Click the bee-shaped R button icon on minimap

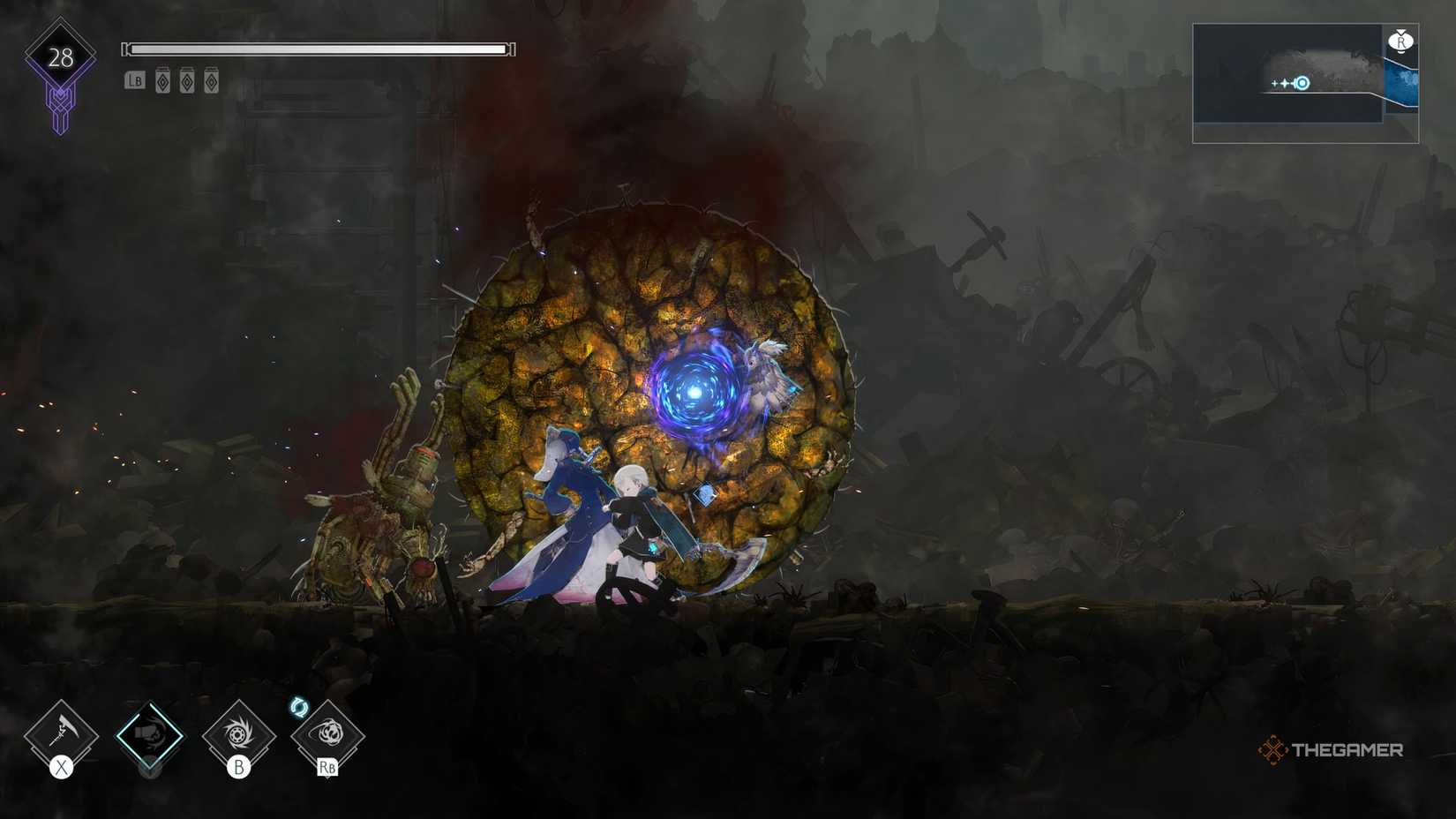(x=1401, y=41)
